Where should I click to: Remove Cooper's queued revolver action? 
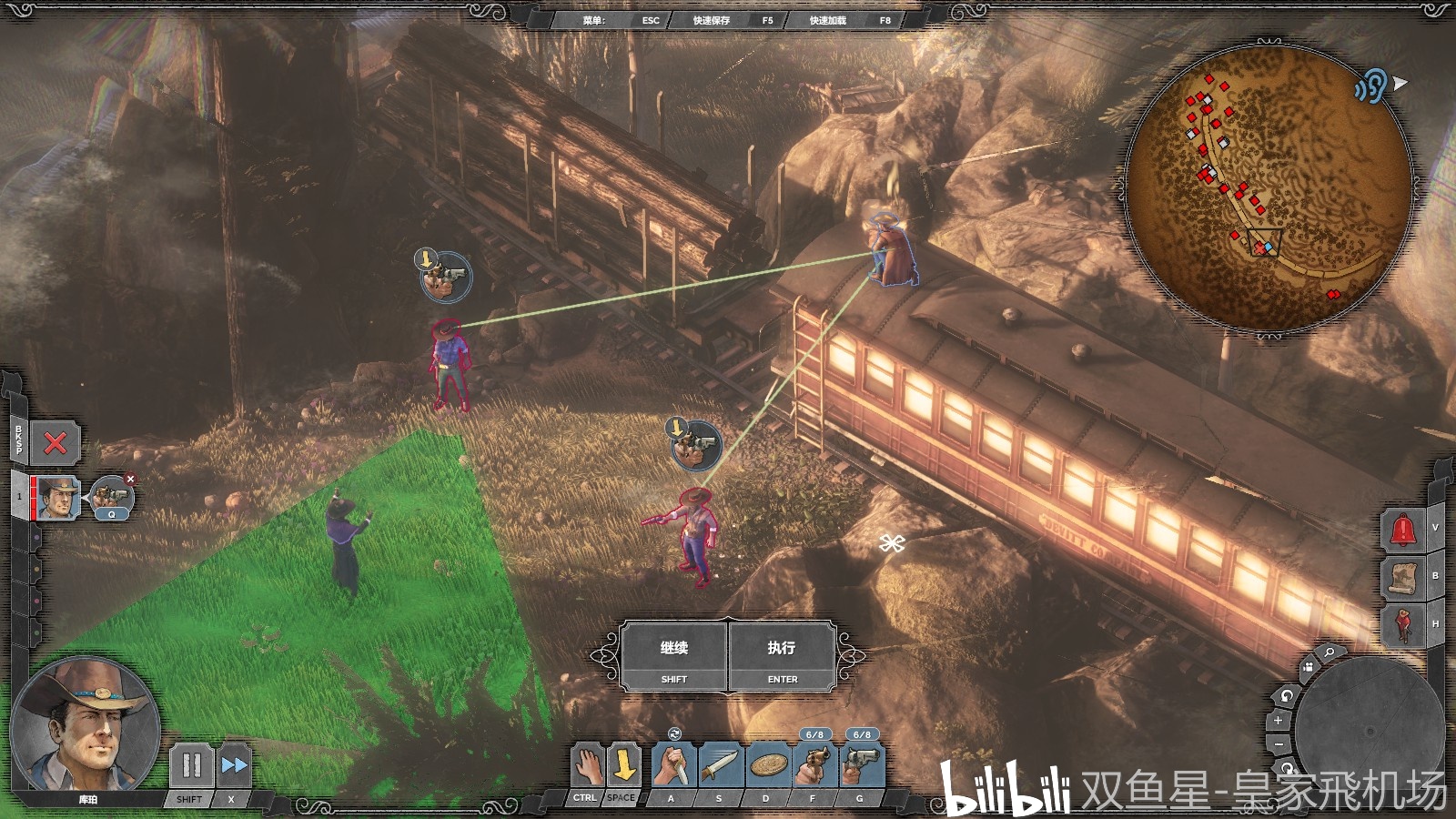tap(130, 479)
